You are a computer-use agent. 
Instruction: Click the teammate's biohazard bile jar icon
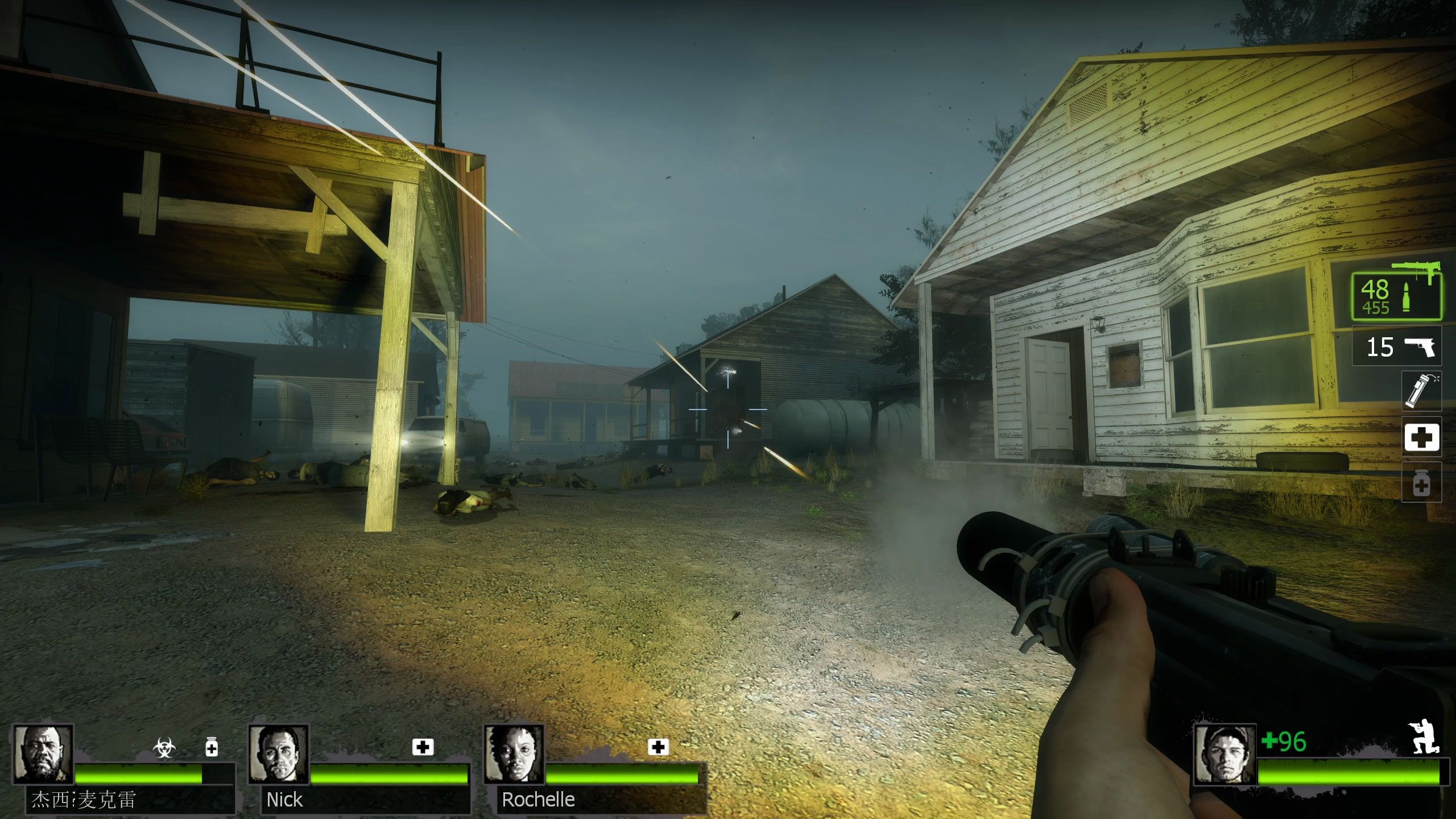tap(164, 747)
